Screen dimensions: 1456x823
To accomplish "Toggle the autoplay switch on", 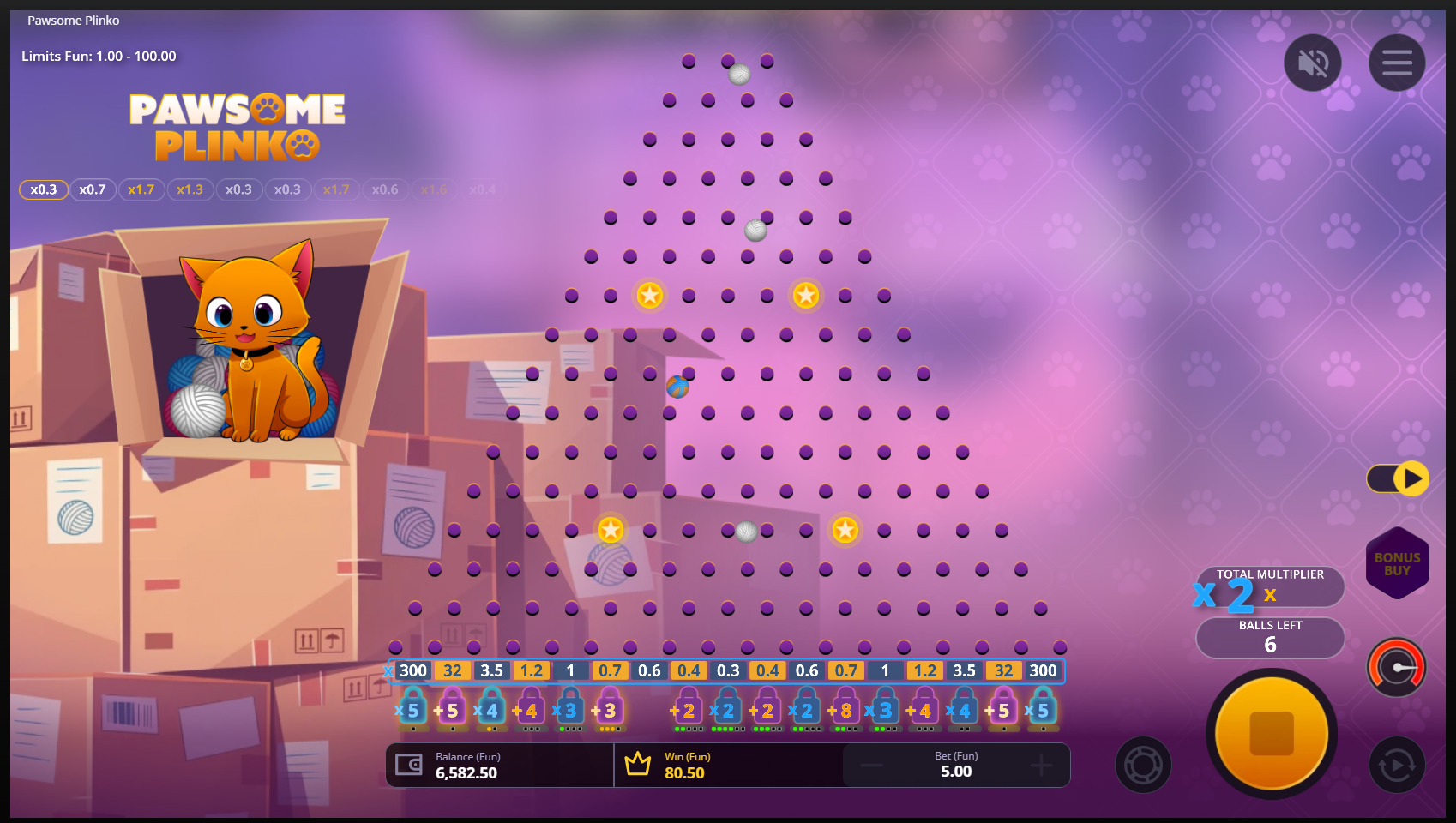I will (x=1399, y=478).
